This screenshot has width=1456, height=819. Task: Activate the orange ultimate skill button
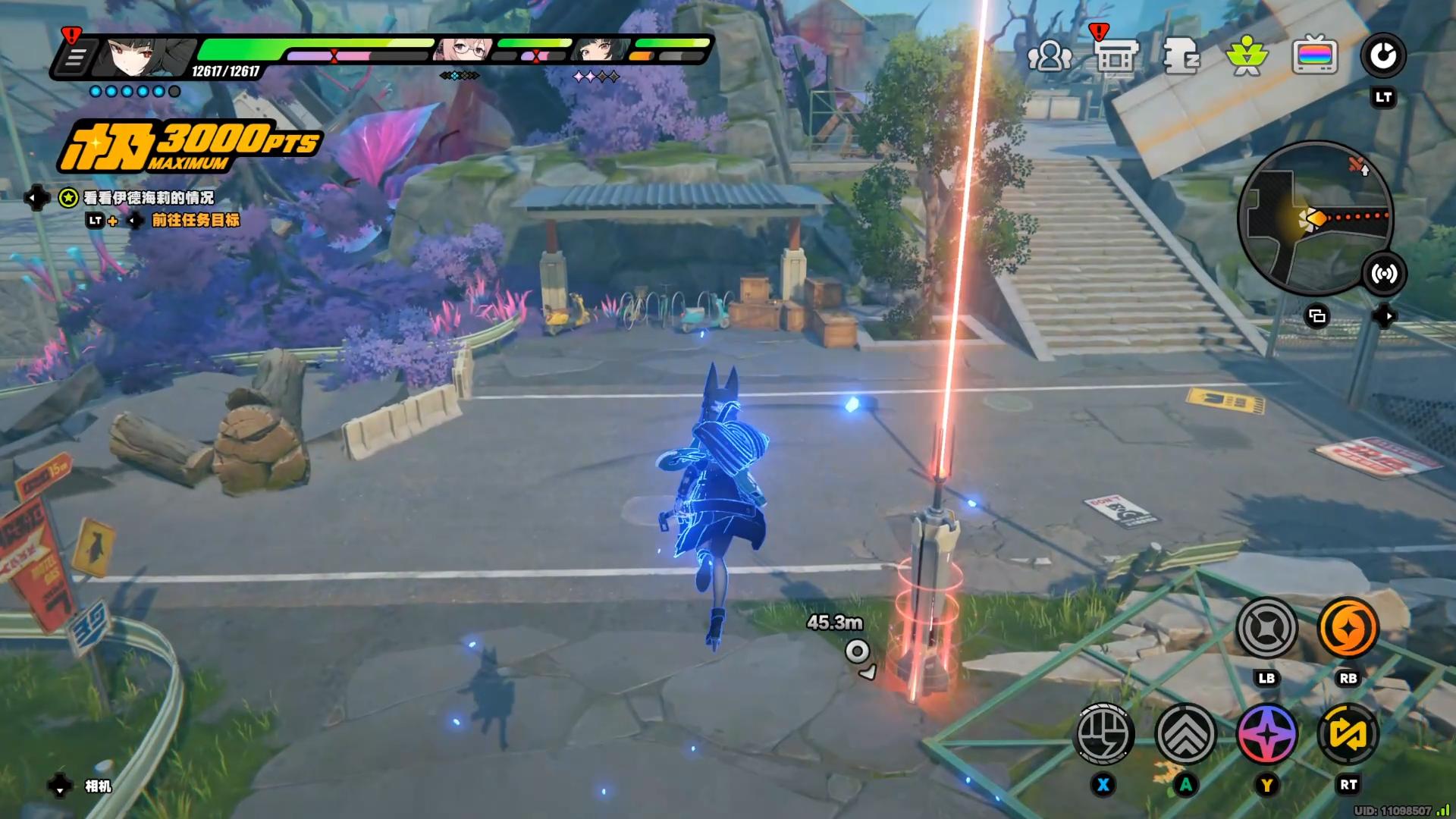click(1348, 628)
